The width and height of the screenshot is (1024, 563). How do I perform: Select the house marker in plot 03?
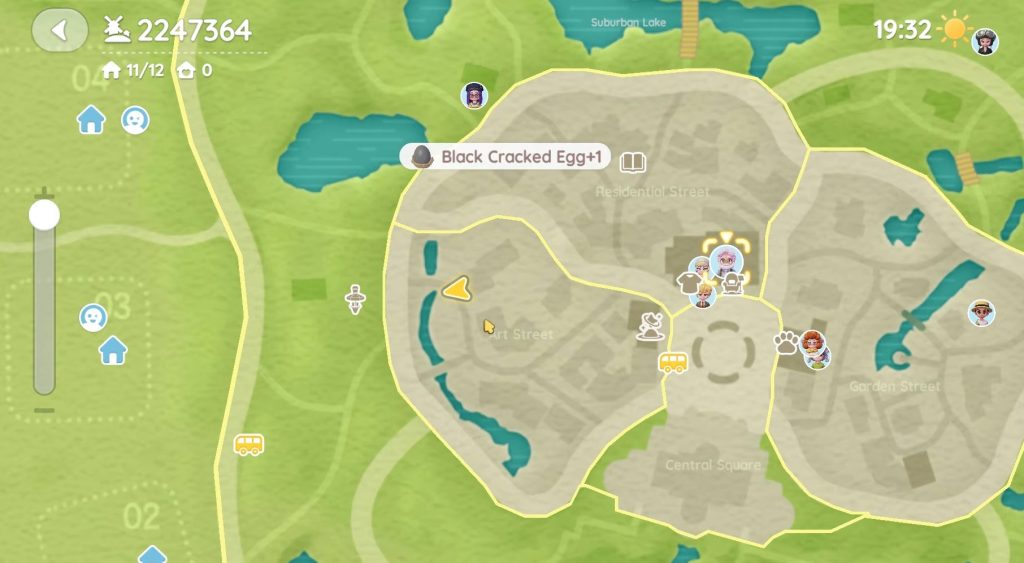pos(113,350)
